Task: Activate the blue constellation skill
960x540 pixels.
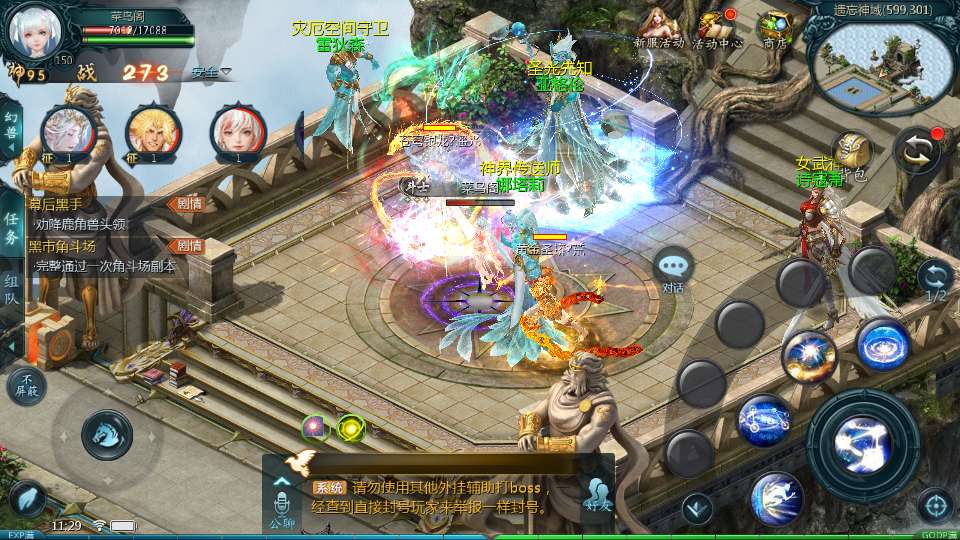Action: point(764,419)
